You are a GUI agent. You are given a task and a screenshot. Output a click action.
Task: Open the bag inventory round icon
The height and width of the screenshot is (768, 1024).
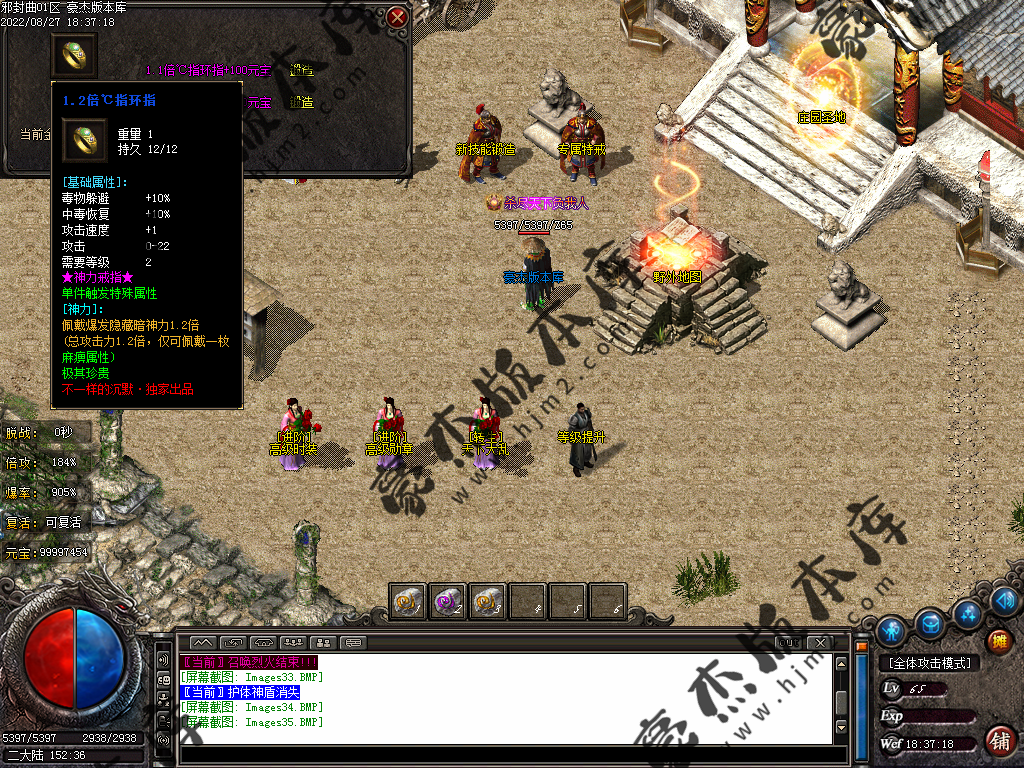pyautogui.click(x=930, y=623)
